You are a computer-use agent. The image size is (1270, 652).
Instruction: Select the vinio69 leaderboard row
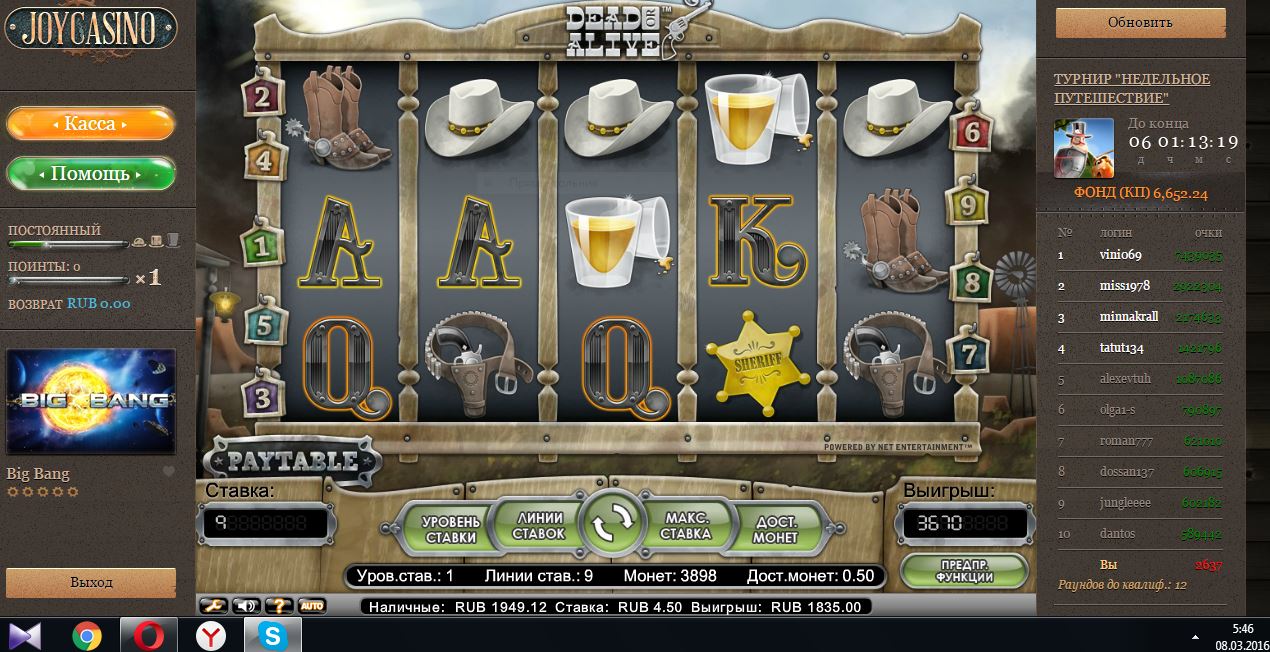pos(1140,255)
